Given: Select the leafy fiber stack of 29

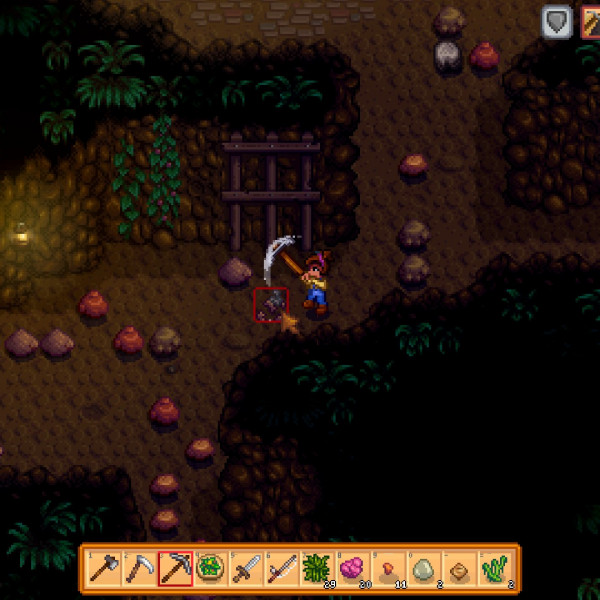Looking at the screenshot, I should pos(319,569).
